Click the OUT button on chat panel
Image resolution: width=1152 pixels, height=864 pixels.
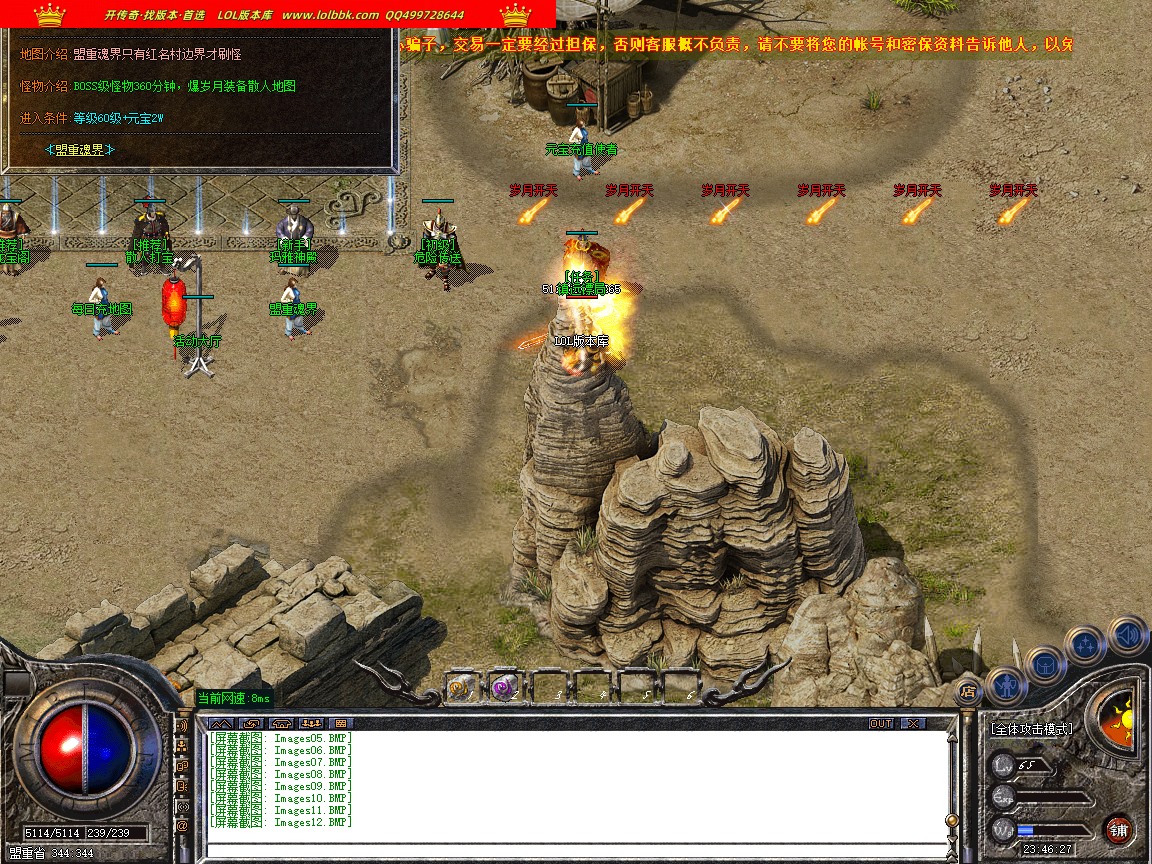click(x=881, y=723)
